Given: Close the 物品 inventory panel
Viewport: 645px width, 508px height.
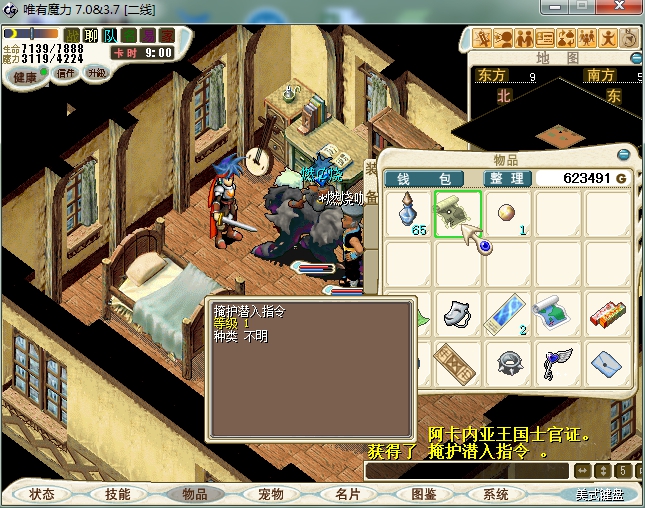Looking at the screenshot, I should pyautogui.click(x=624, y=156).
